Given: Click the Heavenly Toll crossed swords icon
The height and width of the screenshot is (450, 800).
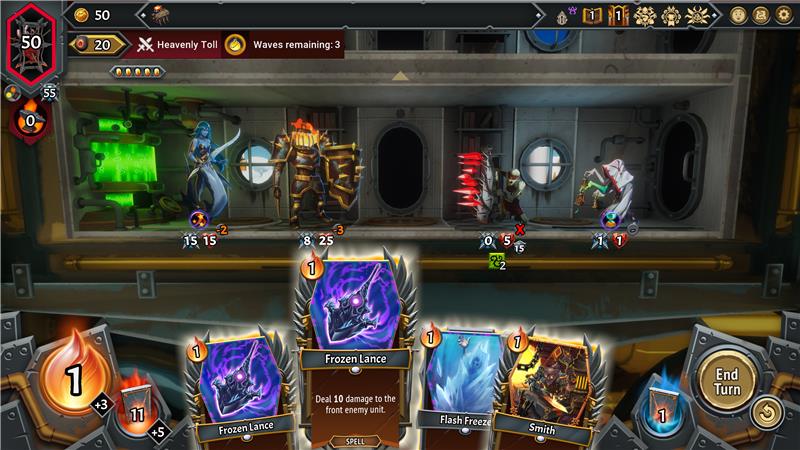Looking at the screenshot, I should (x=146, y=44).
